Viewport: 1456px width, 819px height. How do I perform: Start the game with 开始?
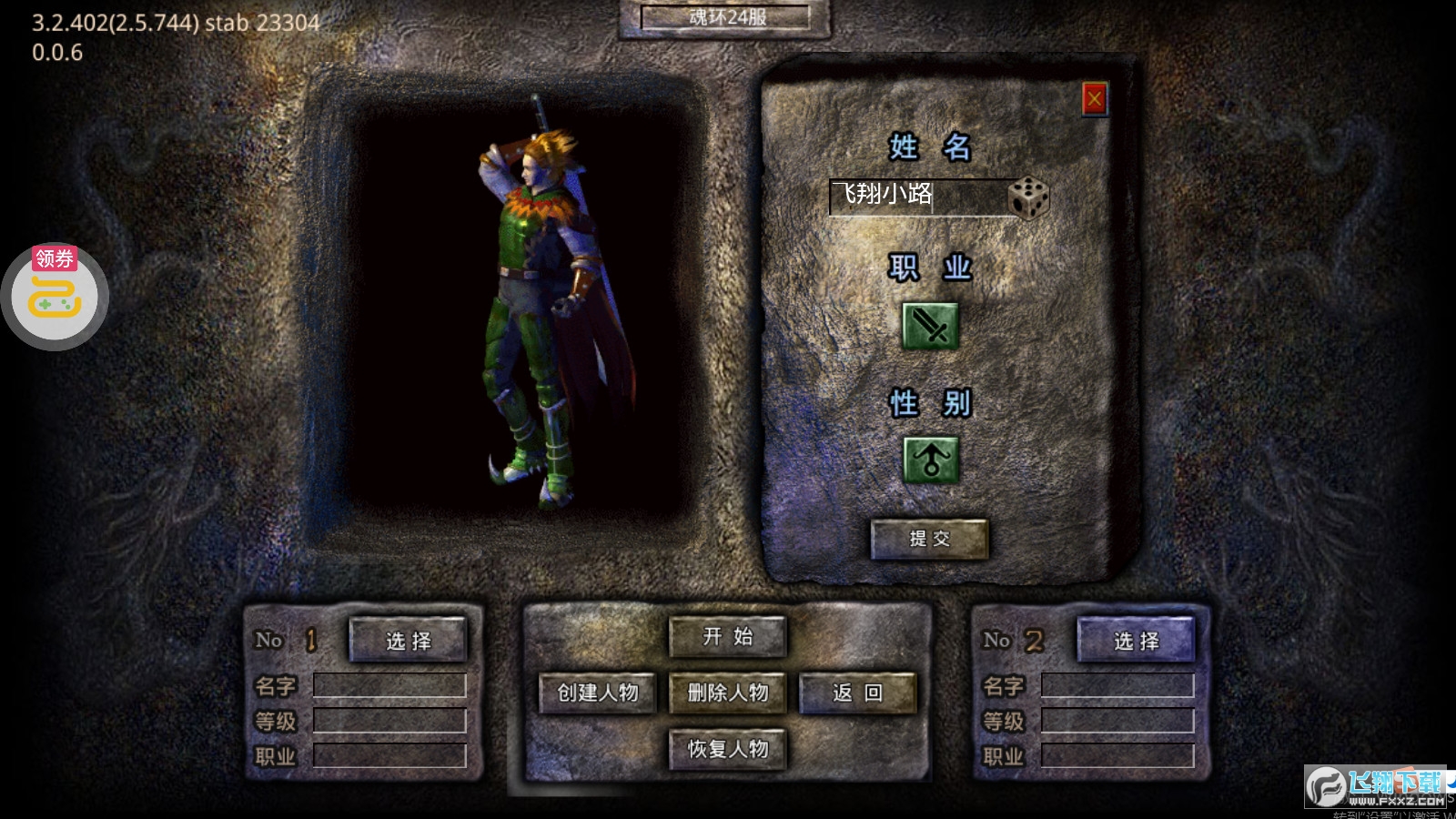[727, 637]
